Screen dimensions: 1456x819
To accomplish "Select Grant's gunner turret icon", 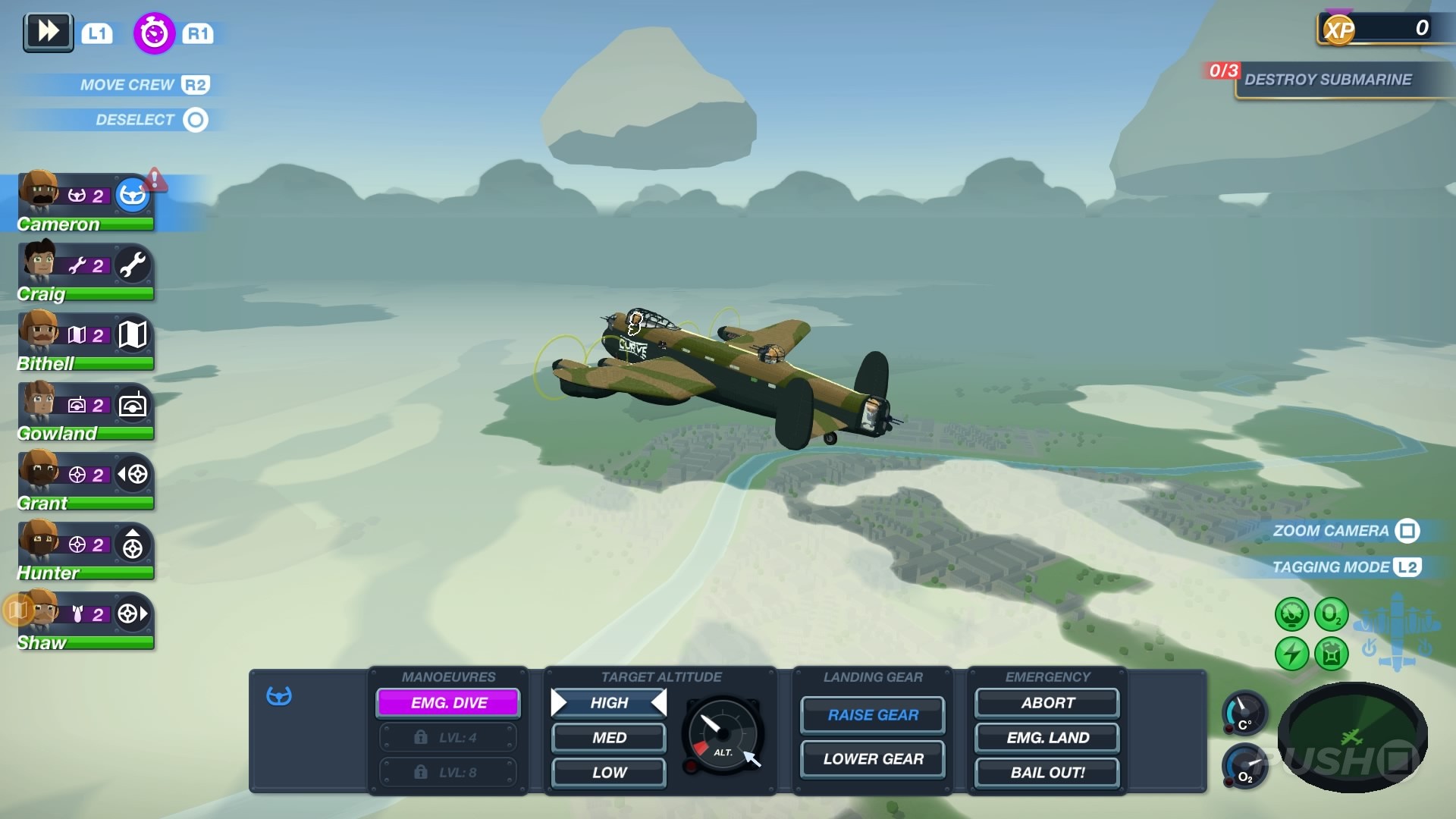I will point(133,475).
